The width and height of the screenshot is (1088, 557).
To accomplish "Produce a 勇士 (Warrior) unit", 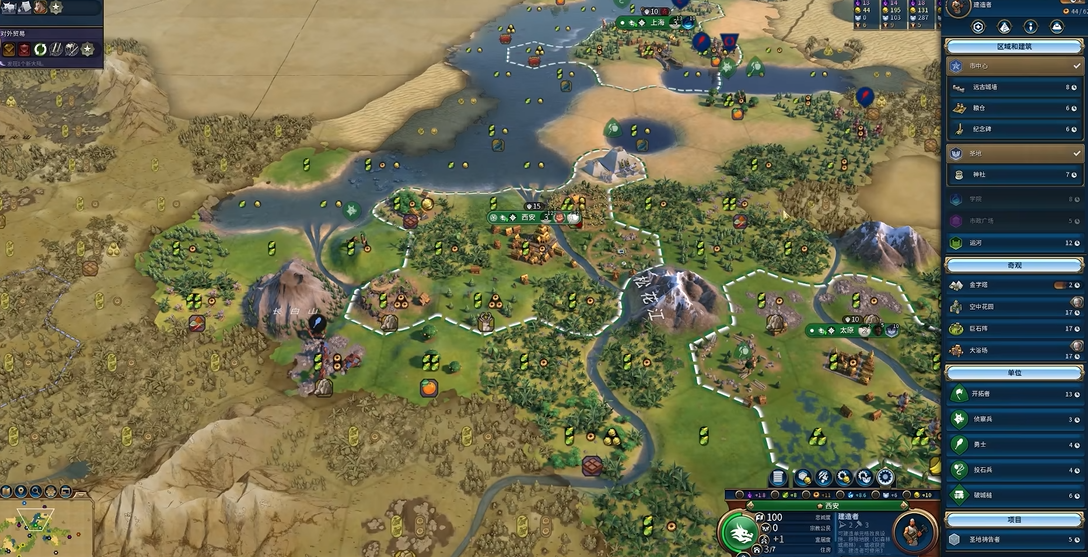I will point(1010,444).
